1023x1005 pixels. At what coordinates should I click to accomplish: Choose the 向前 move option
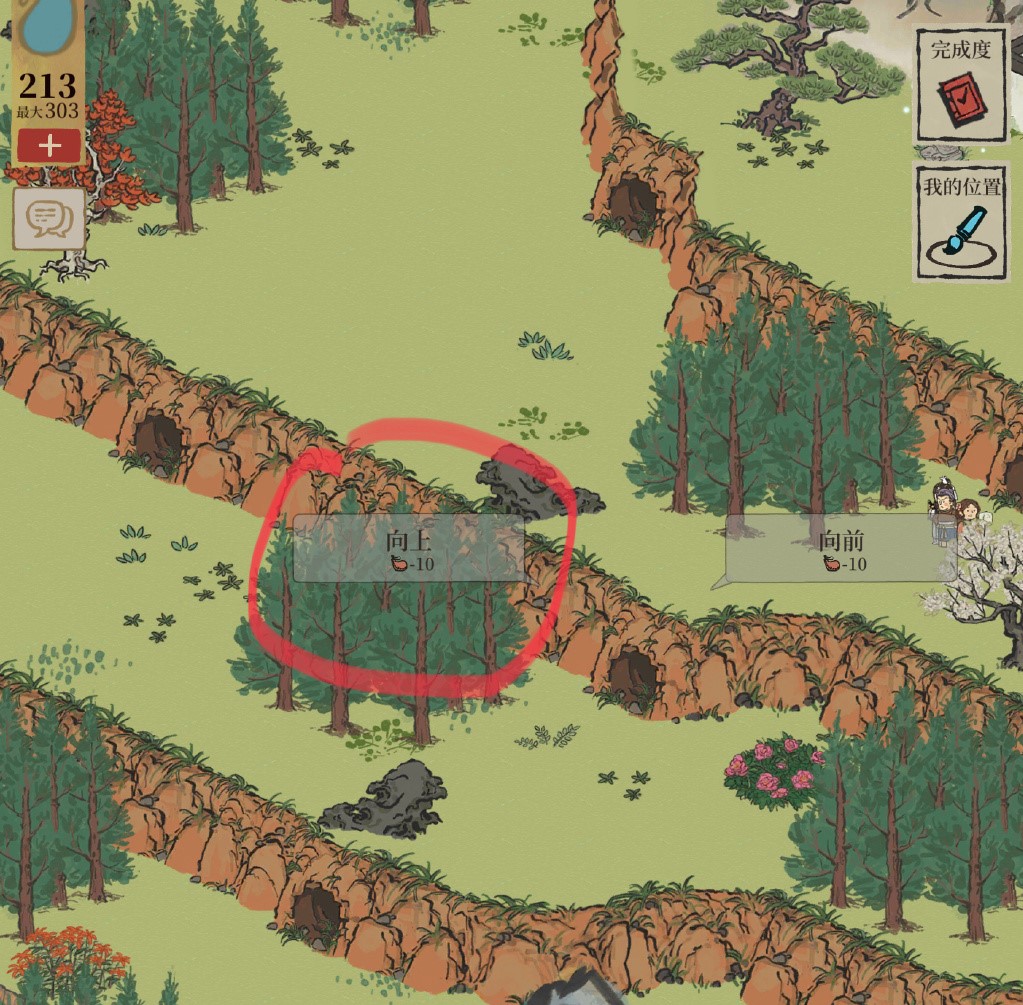(840, 549)
